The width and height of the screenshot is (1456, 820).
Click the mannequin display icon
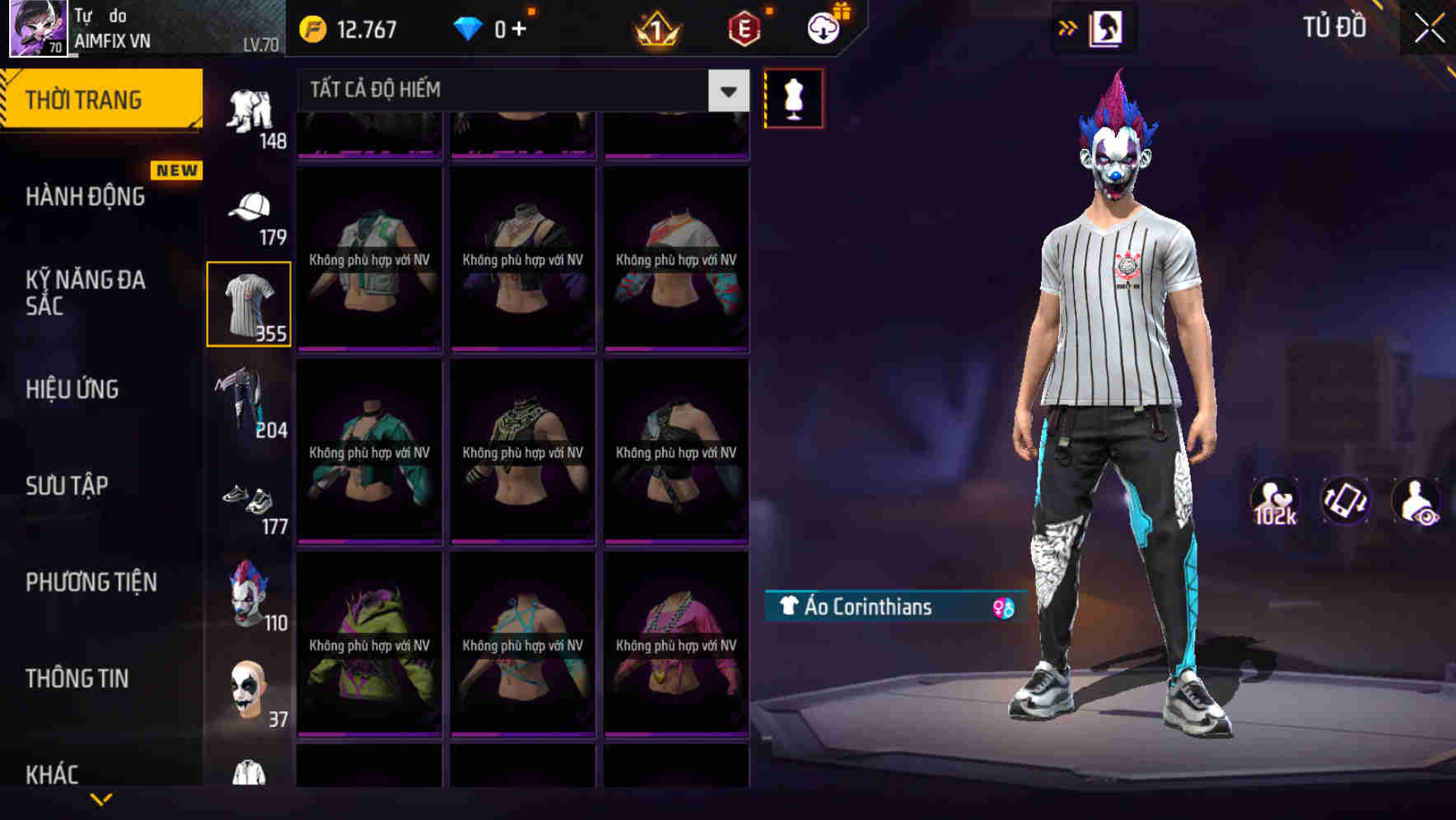[793, 97]
